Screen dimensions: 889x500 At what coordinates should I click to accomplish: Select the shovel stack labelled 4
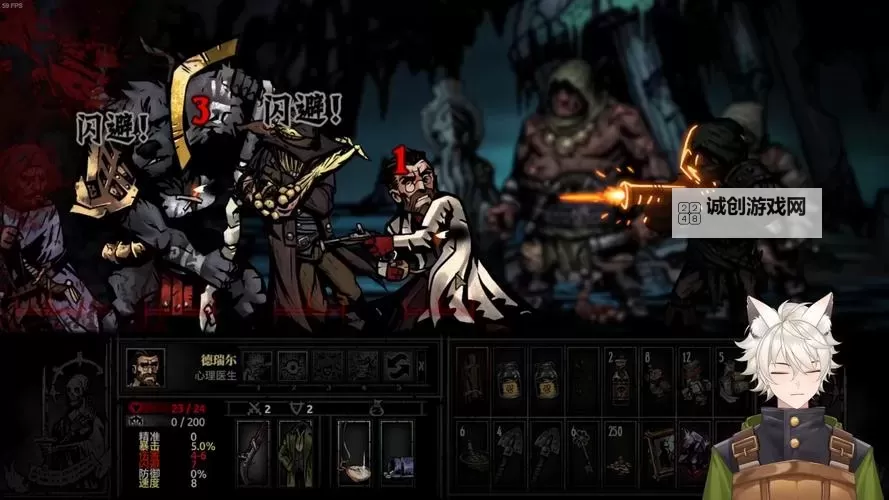[x=512, y=448]
